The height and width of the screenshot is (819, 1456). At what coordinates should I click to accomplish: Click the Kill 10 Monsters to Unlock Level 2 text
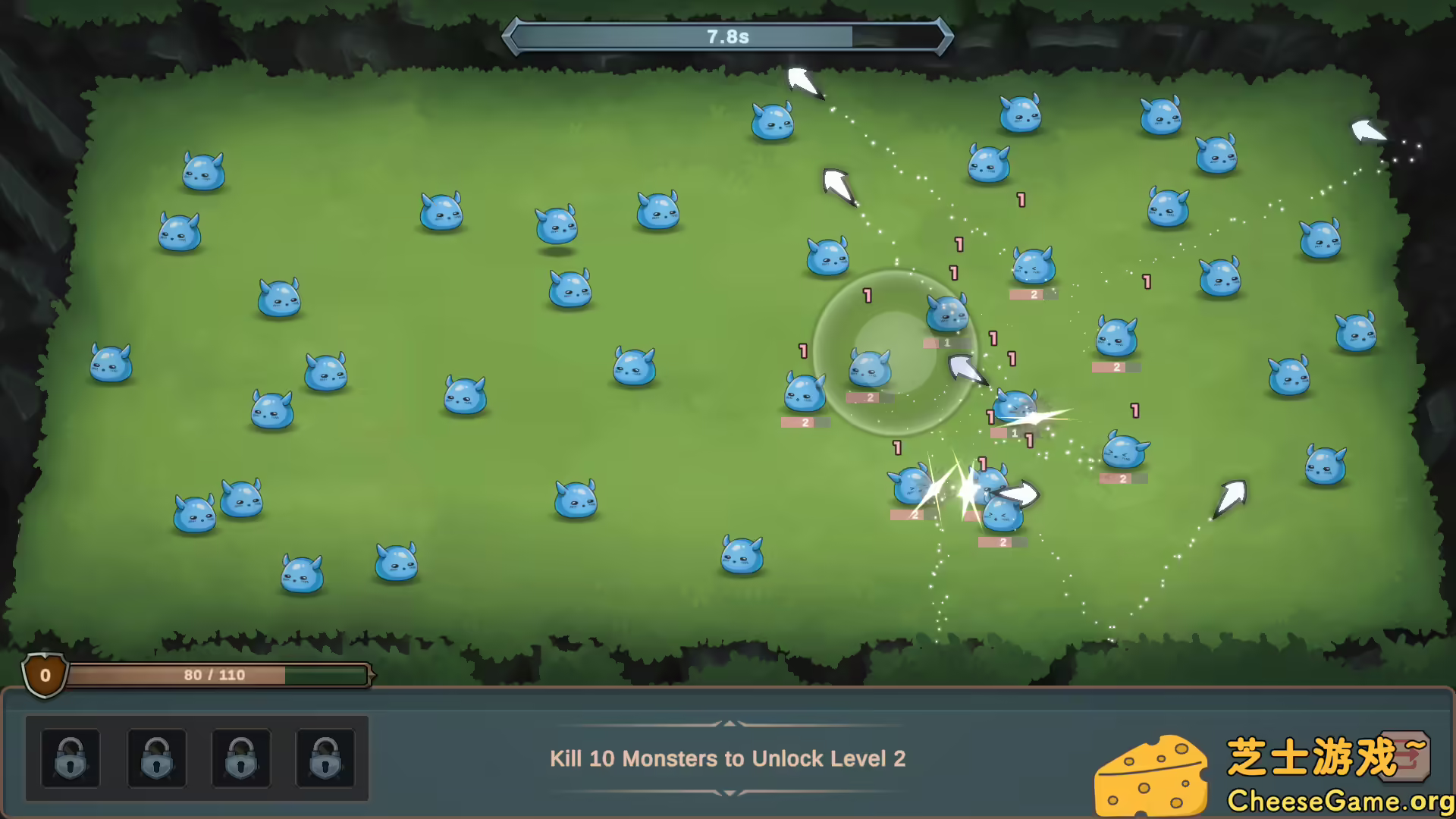729,758
